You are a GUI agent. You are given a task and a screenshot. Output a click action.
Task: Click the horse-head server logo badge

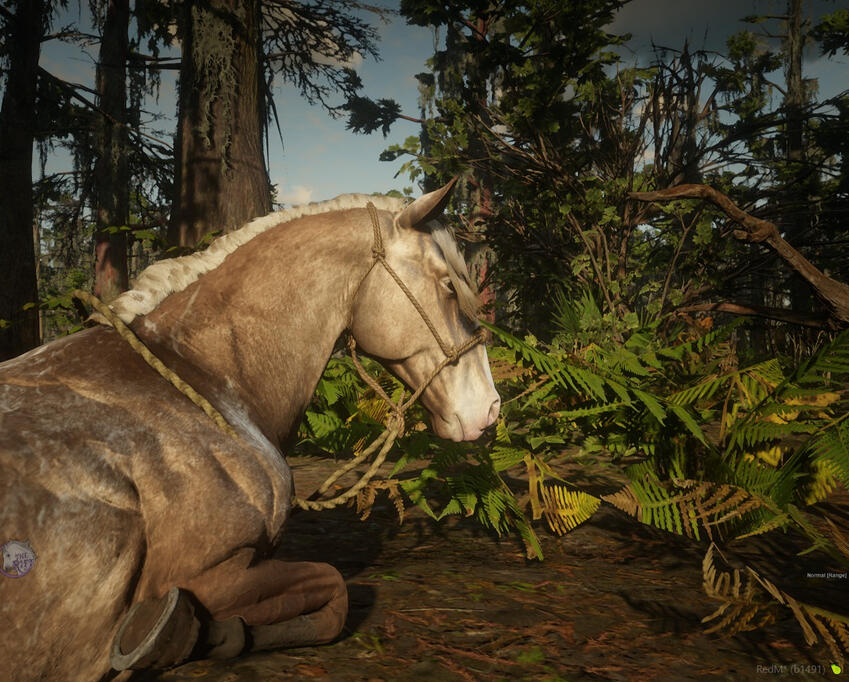point(17,559)
